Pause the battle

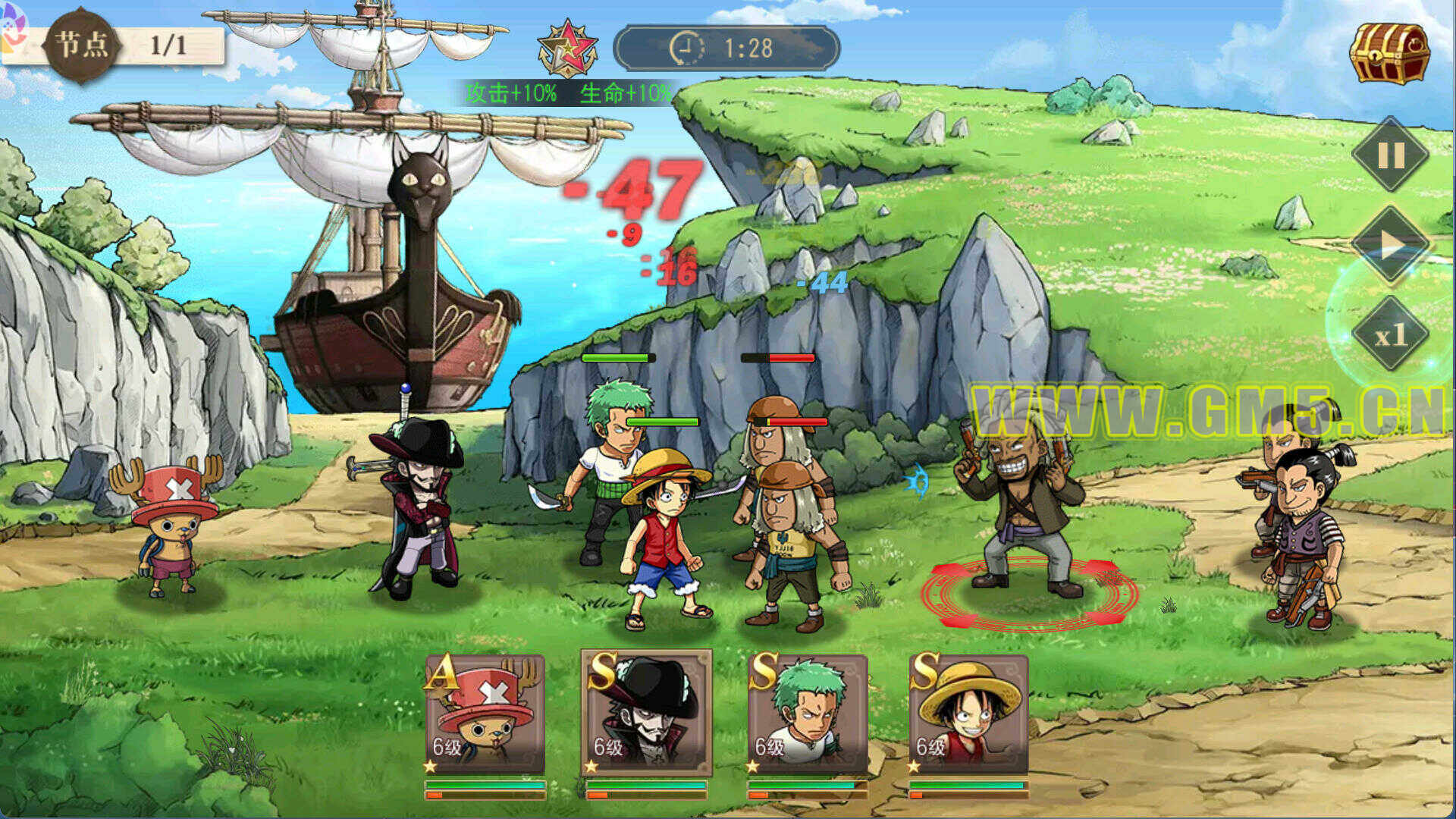pos(1391,155)
